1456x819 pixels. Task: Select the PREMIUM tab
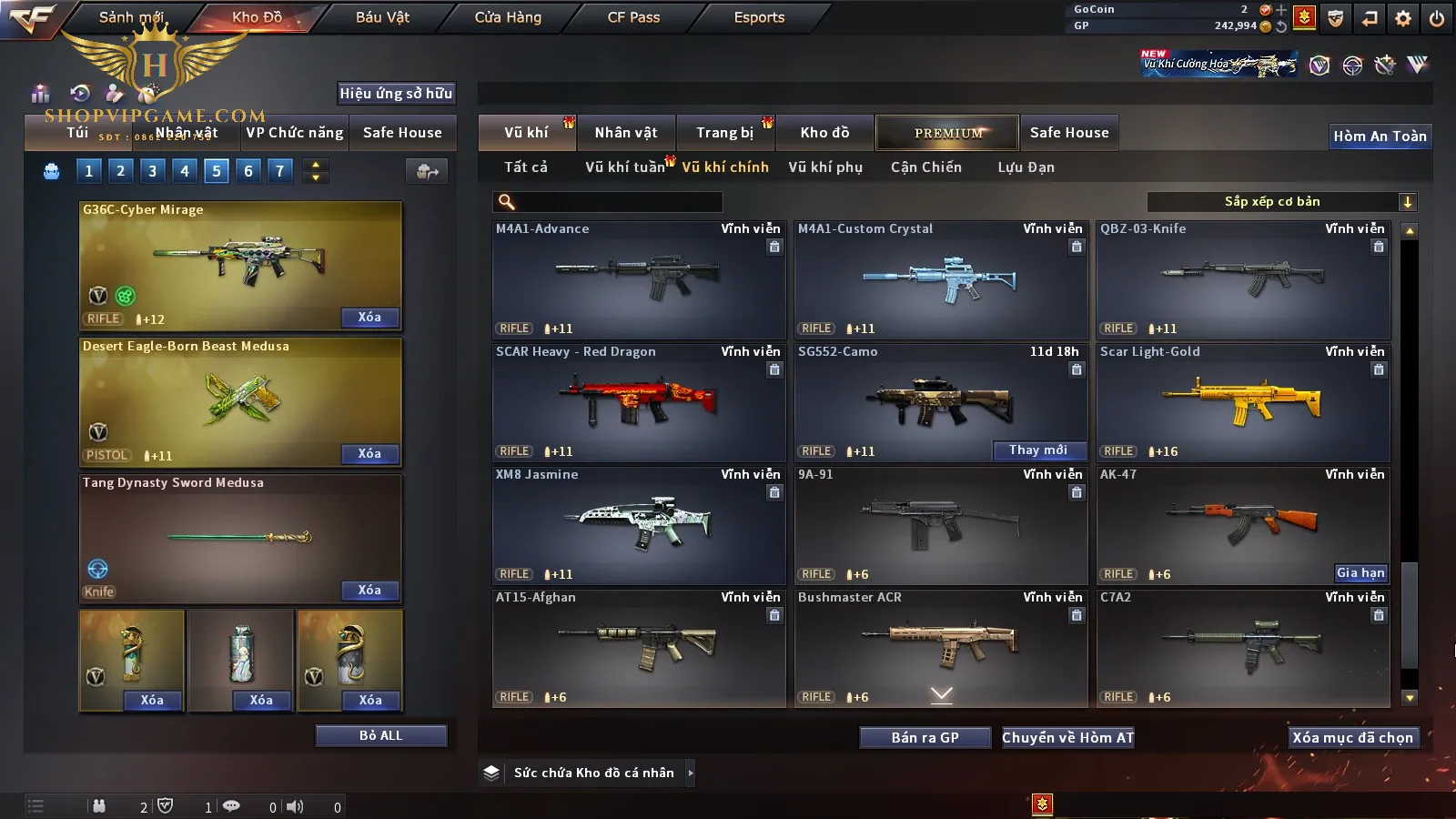[948, 133]
